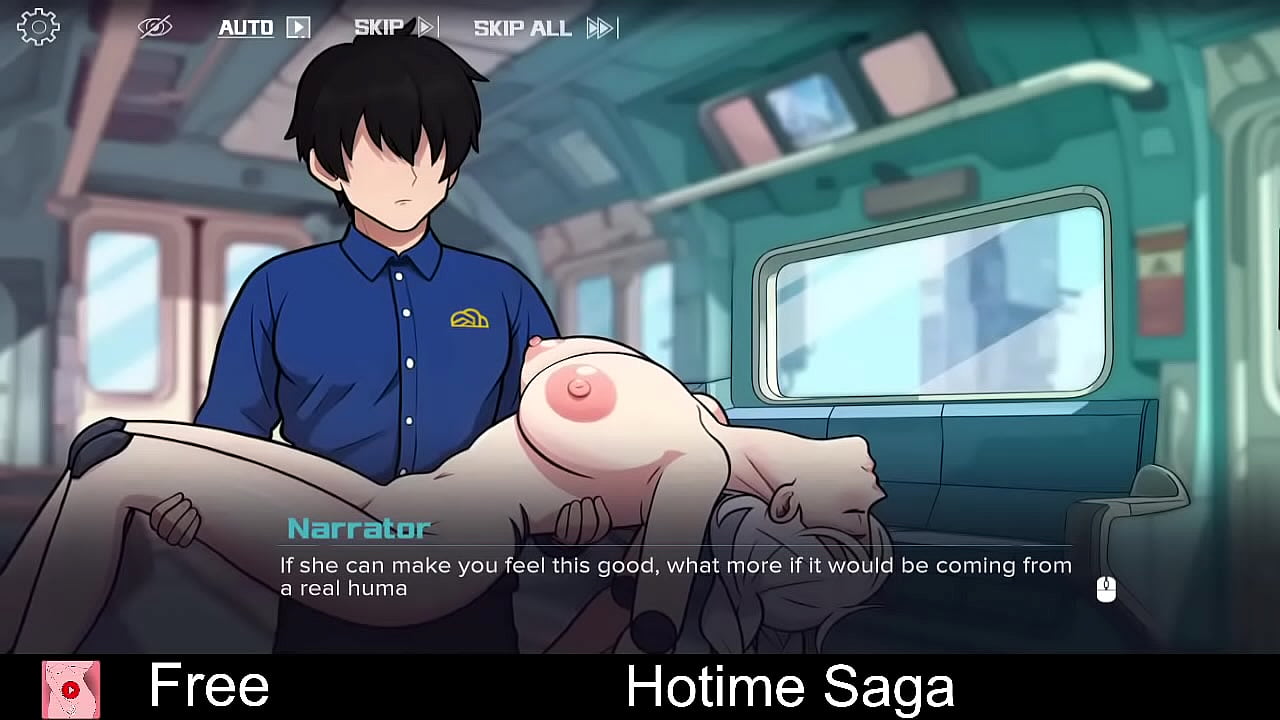Activate SKIP ALL to skip all dialogue
The image size is (1280, 720).
[x=521, y=28]
